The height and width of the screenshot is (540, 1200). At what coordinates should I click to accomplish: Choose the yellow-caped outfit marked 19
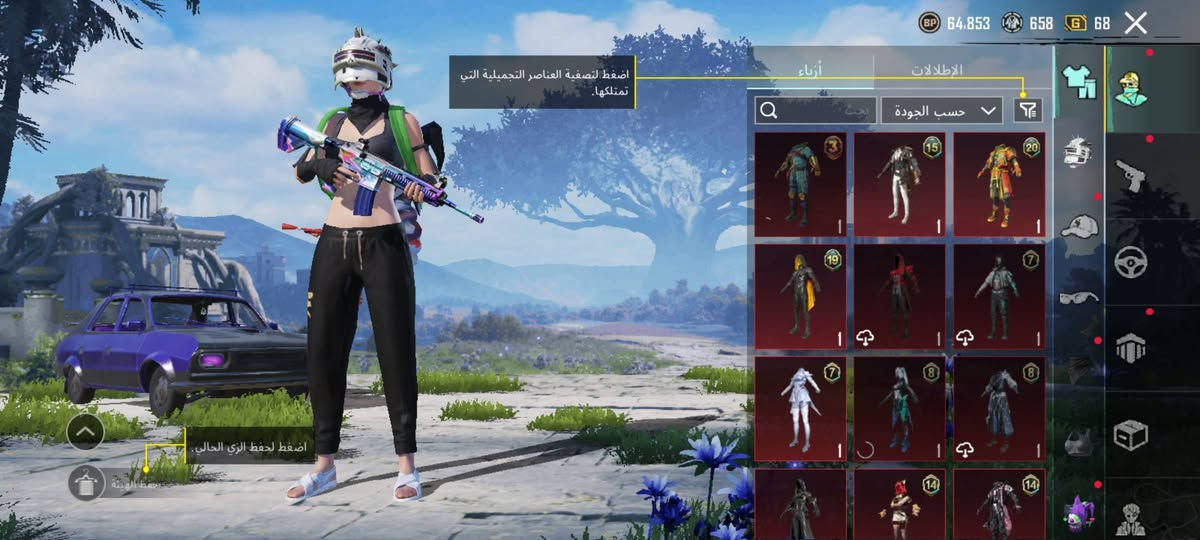click(x=800, y=297)
